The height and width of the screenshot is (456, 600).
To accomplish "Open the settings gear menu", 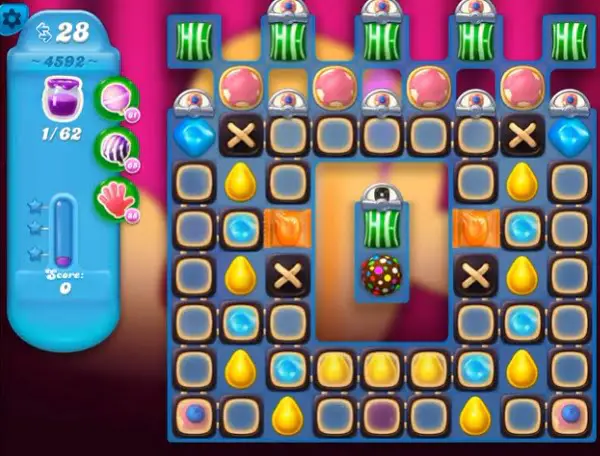I will click(13, 21).
